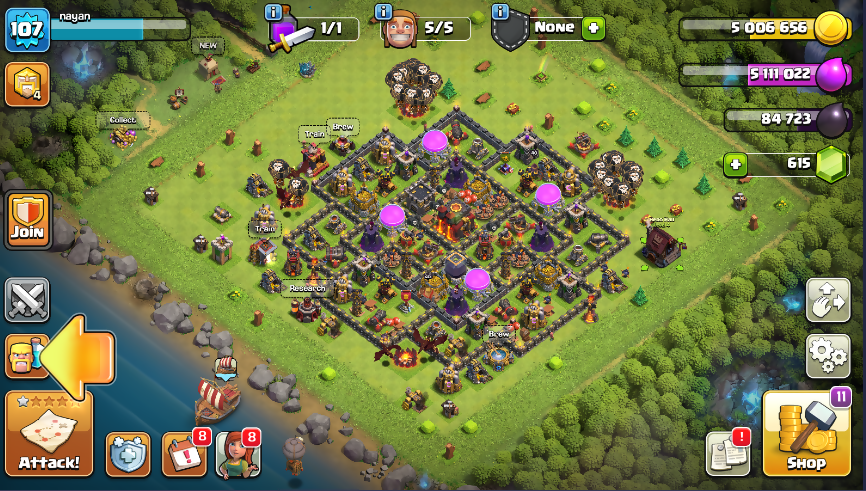Show info for the 1/1 sword counter
Viewport: 866px width, 491px height.
click(273, 12)
